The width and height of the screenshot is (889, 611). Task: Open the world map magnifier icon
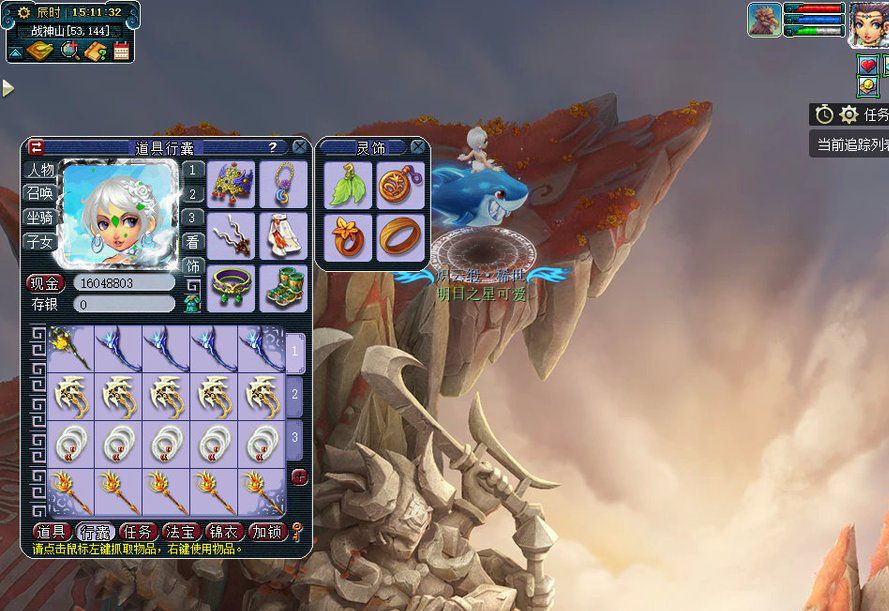pyautogui.click(x=70, y=51)
